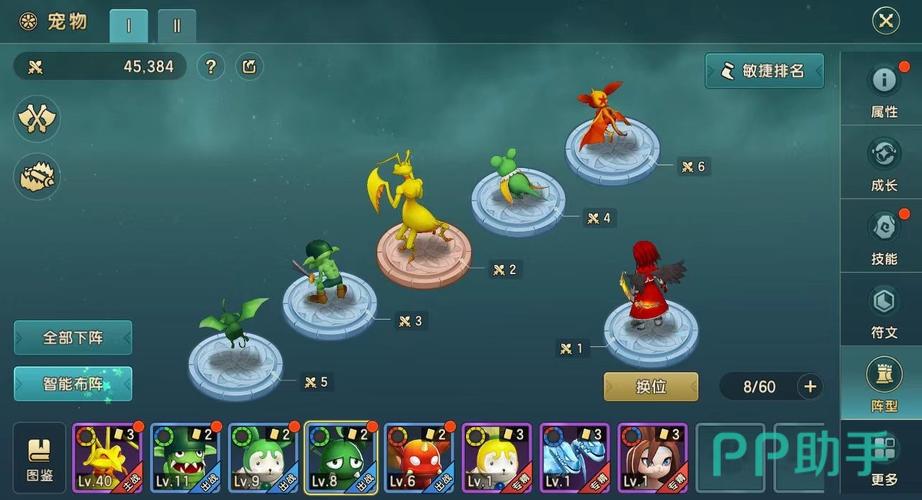Screen dimensions: 922x500
Task: Open the 属性 attributes panel
Action: pyautogui.click(x=883, y=90)
